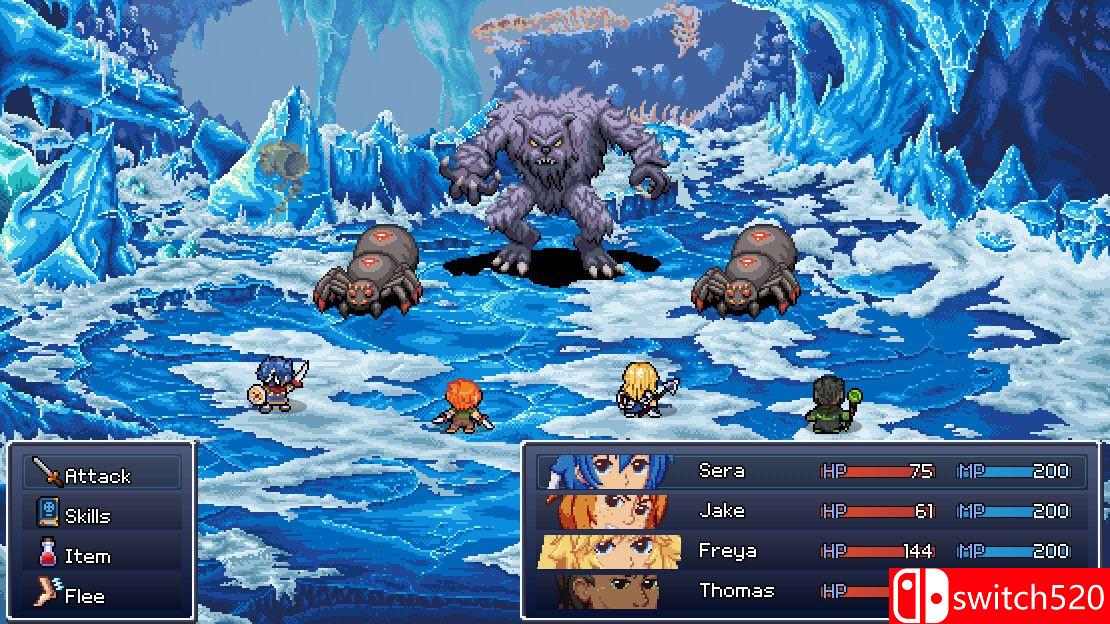Select Thomas in the party list

coord(736,590)
